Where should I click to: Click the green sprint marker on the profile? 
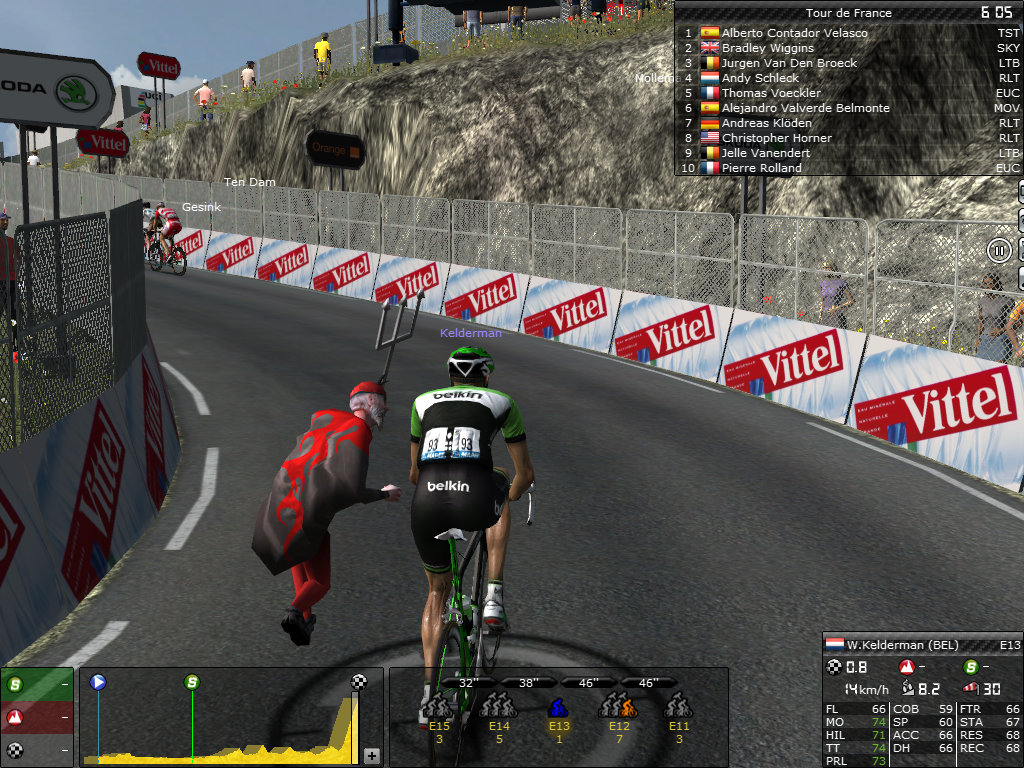192,682
